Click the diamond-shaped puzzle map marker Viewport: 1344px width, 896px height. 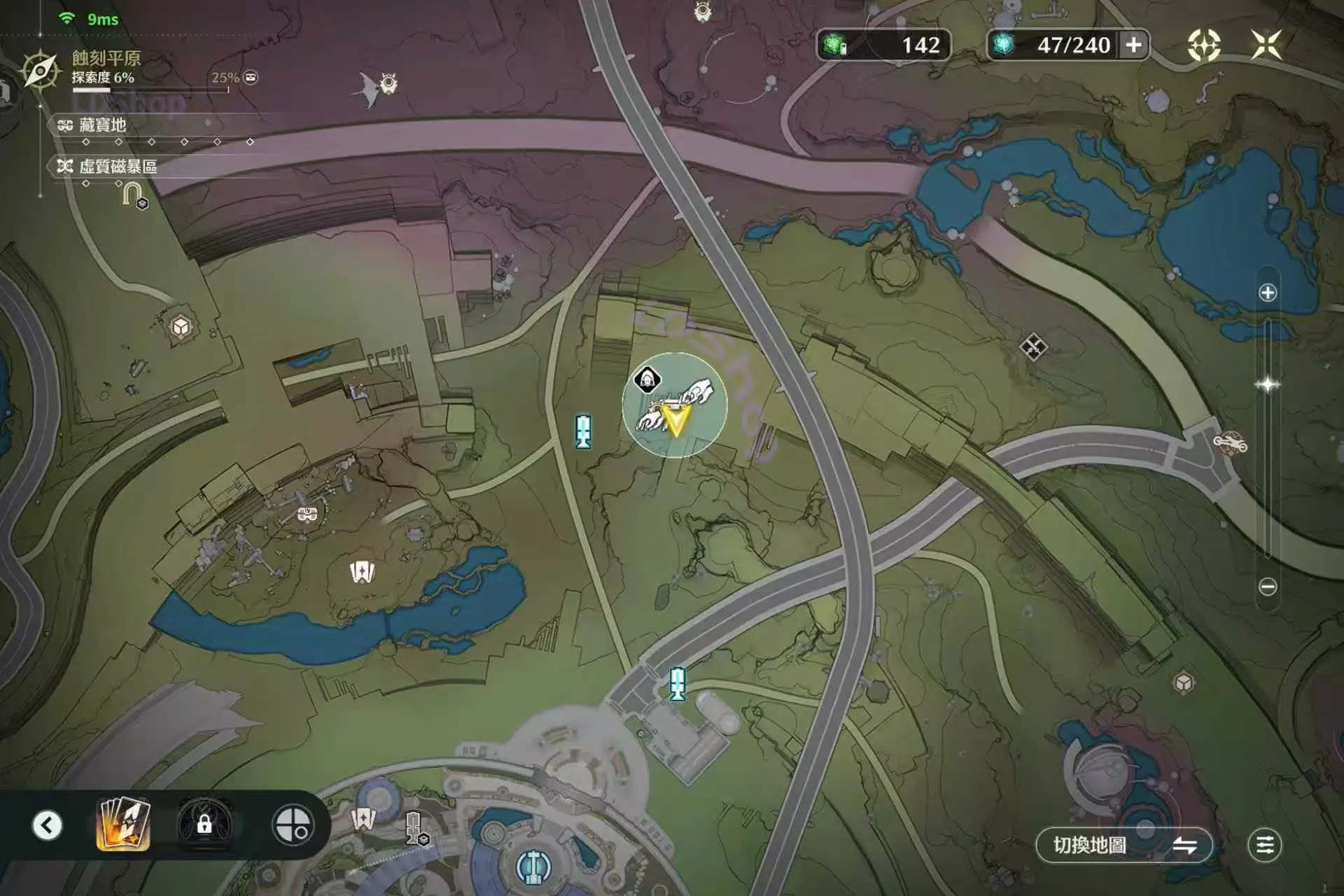[1032, 347]
